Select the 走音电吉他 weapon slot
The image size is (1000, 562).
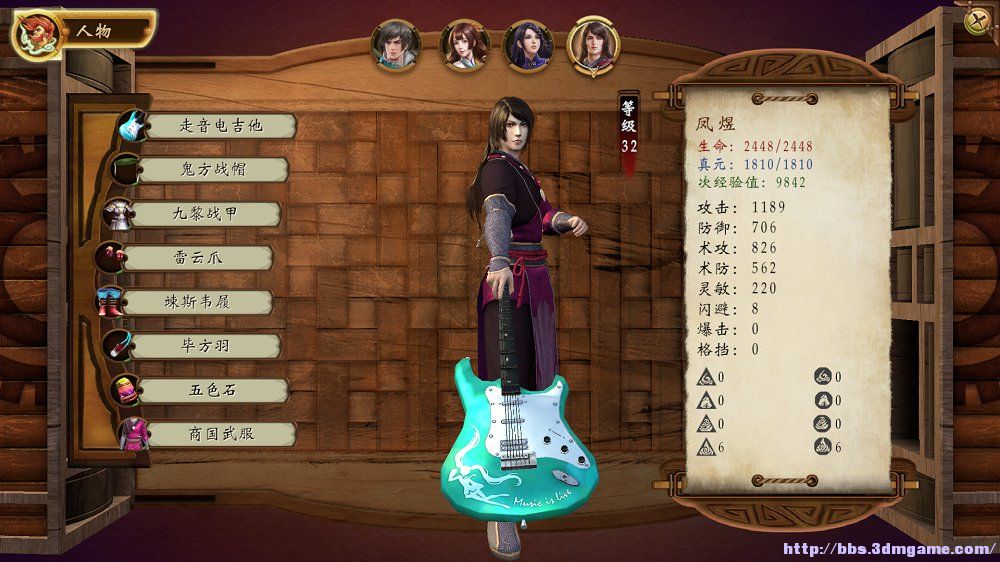(220, 126)
